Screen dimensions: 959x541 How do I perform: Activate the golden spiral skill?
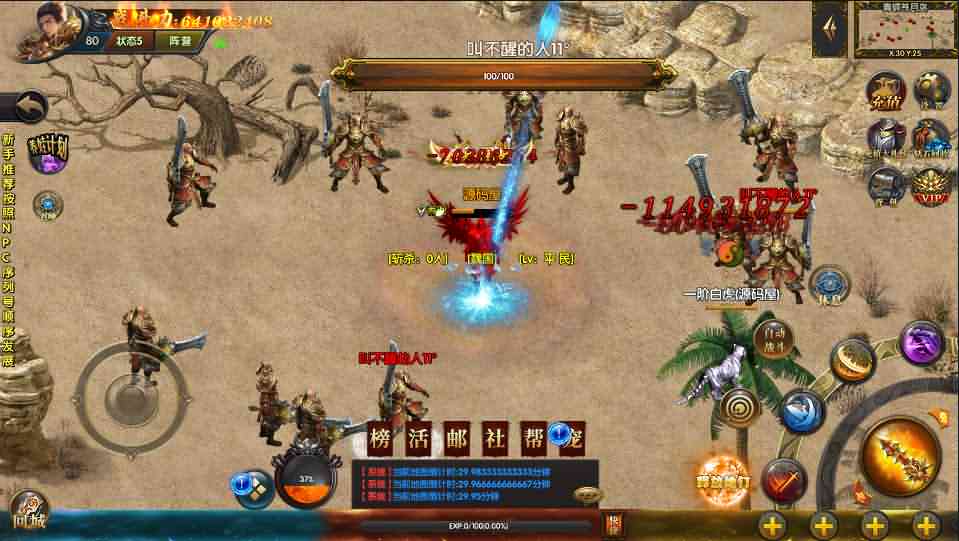tap(741, 407)
